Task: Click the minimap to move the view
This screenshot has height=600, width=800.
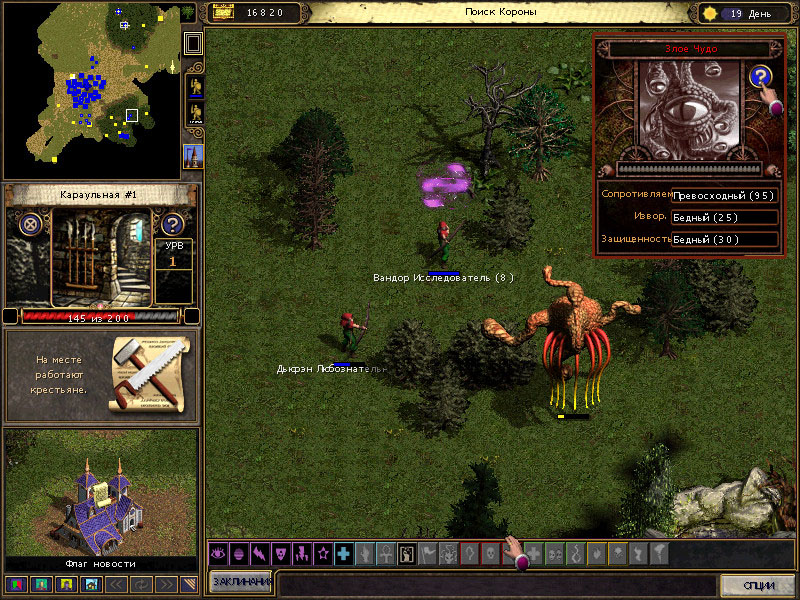Action: pyautogui.click(x=90, y=90)
